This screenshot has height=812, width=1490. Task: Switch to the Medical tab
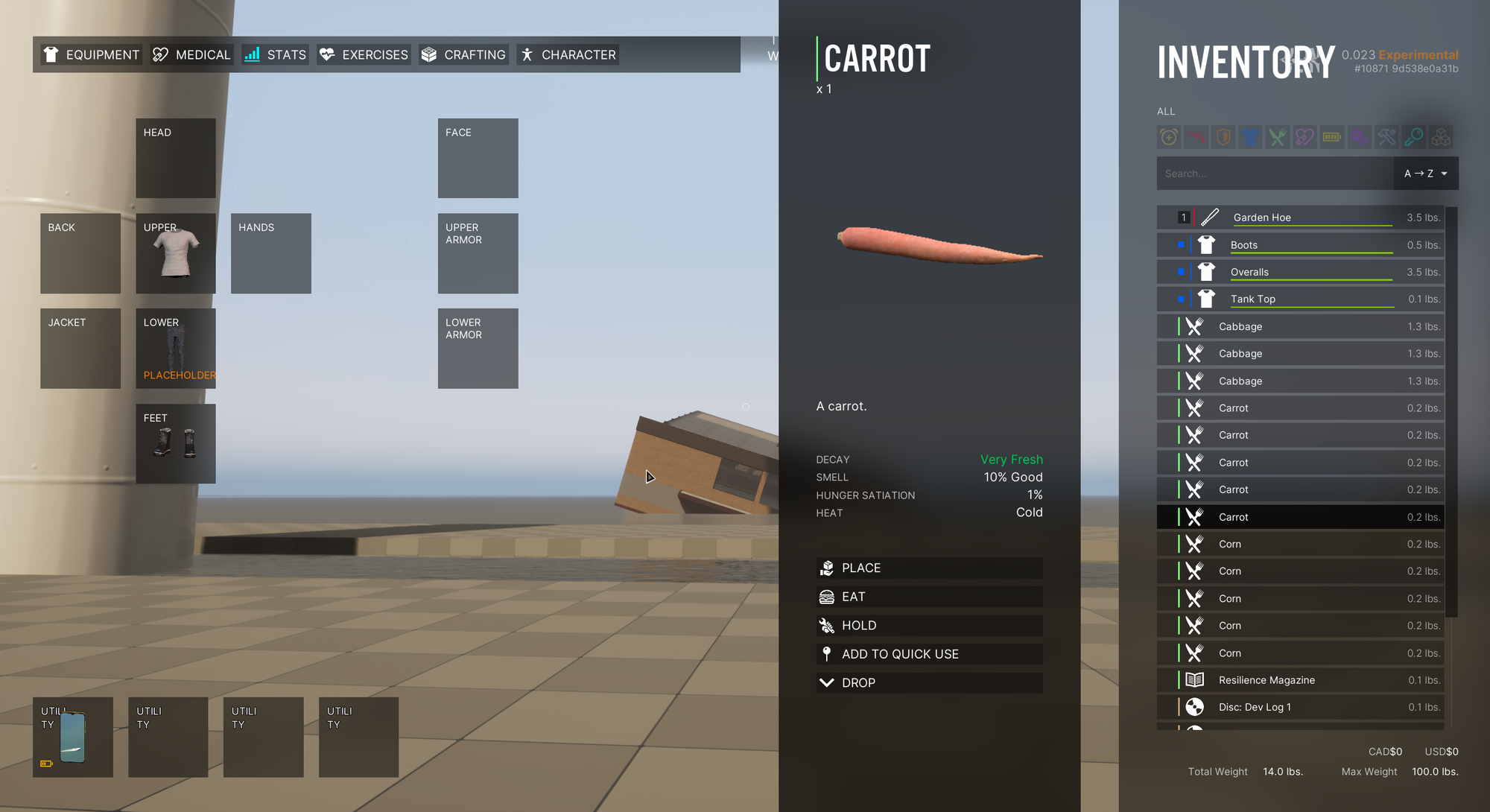pyautogui.click(x=191, y=54)
